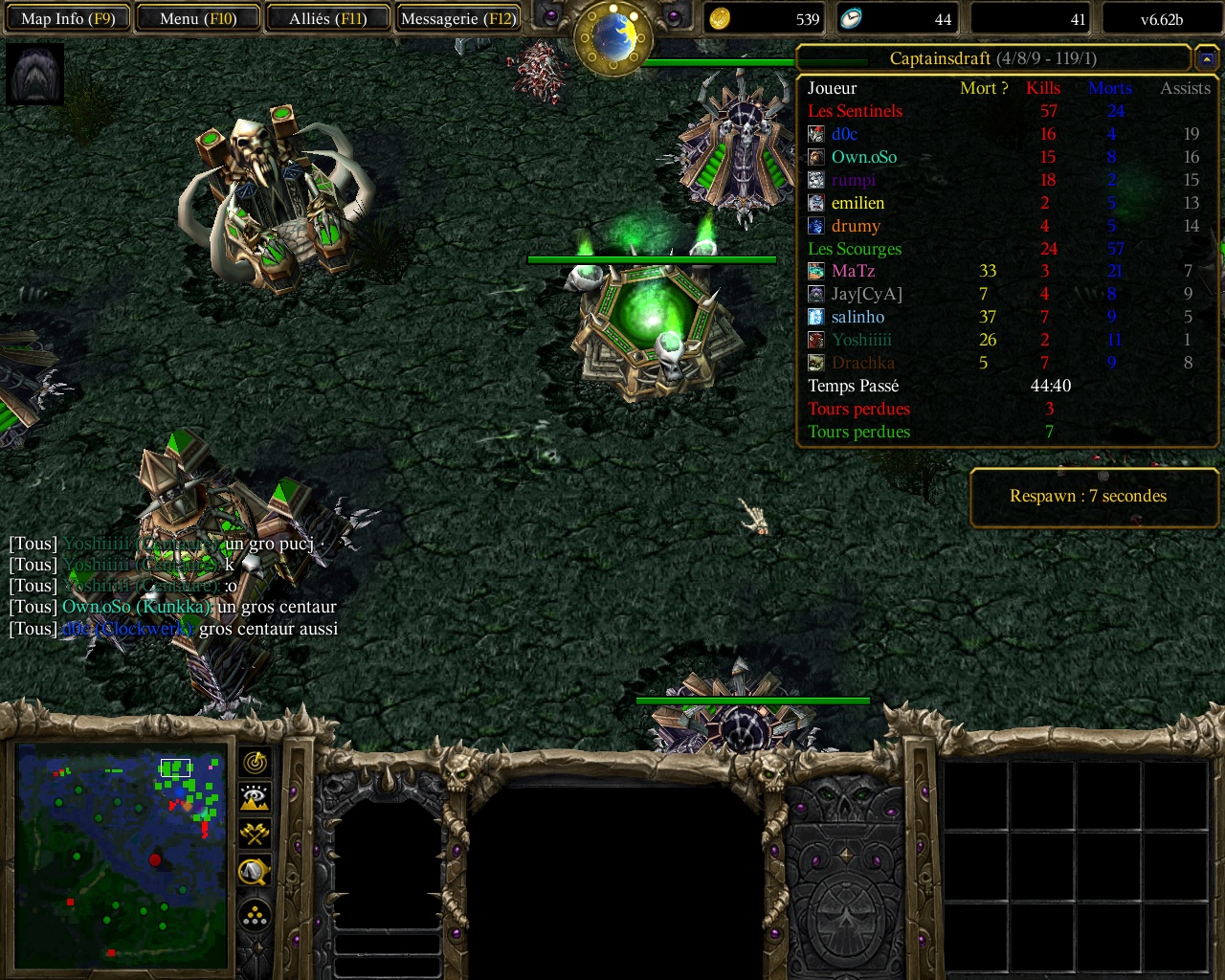Select the dead hero portrait icon
1225x980 pixels.
point(34,74)
